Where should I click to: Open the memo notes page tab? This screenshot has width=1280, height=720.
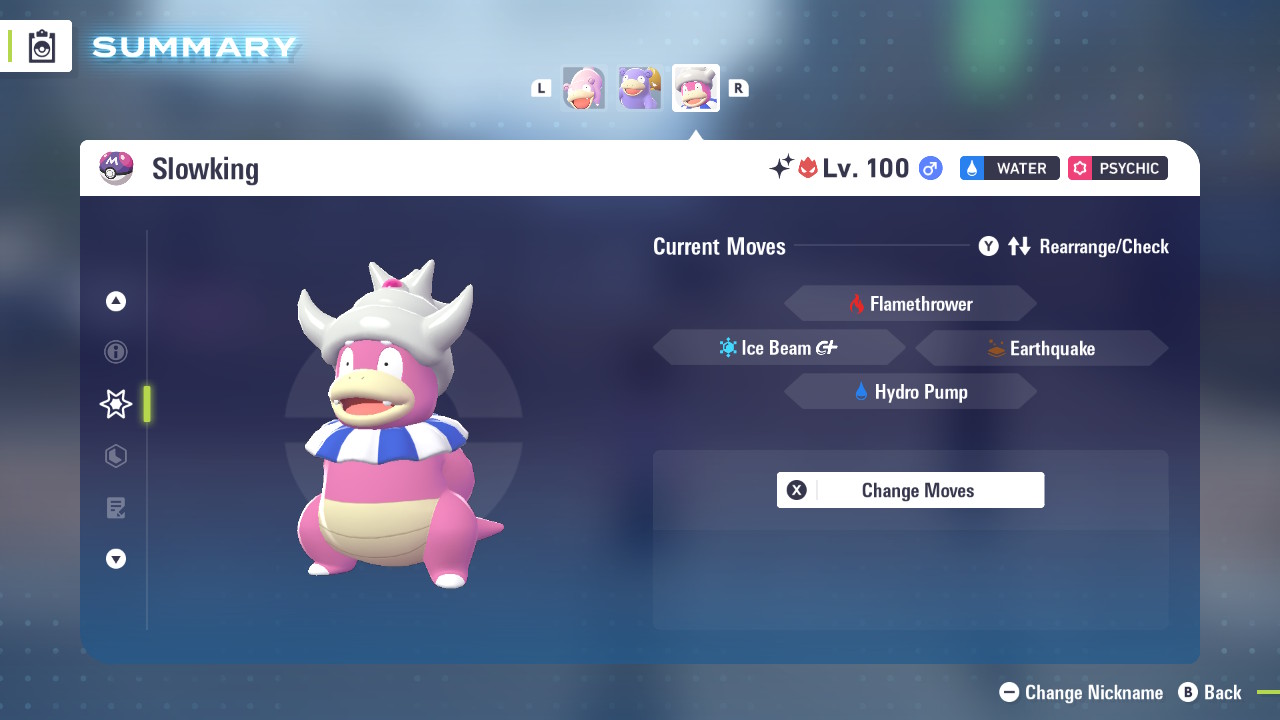click(116, 508)
